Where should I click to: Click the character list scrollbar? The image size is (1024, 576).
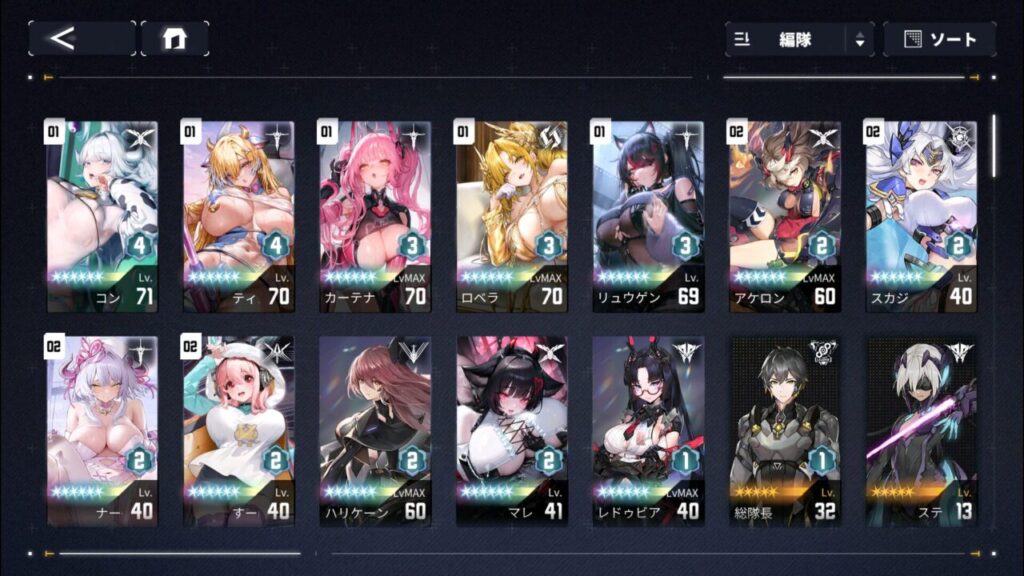[994, 146]
